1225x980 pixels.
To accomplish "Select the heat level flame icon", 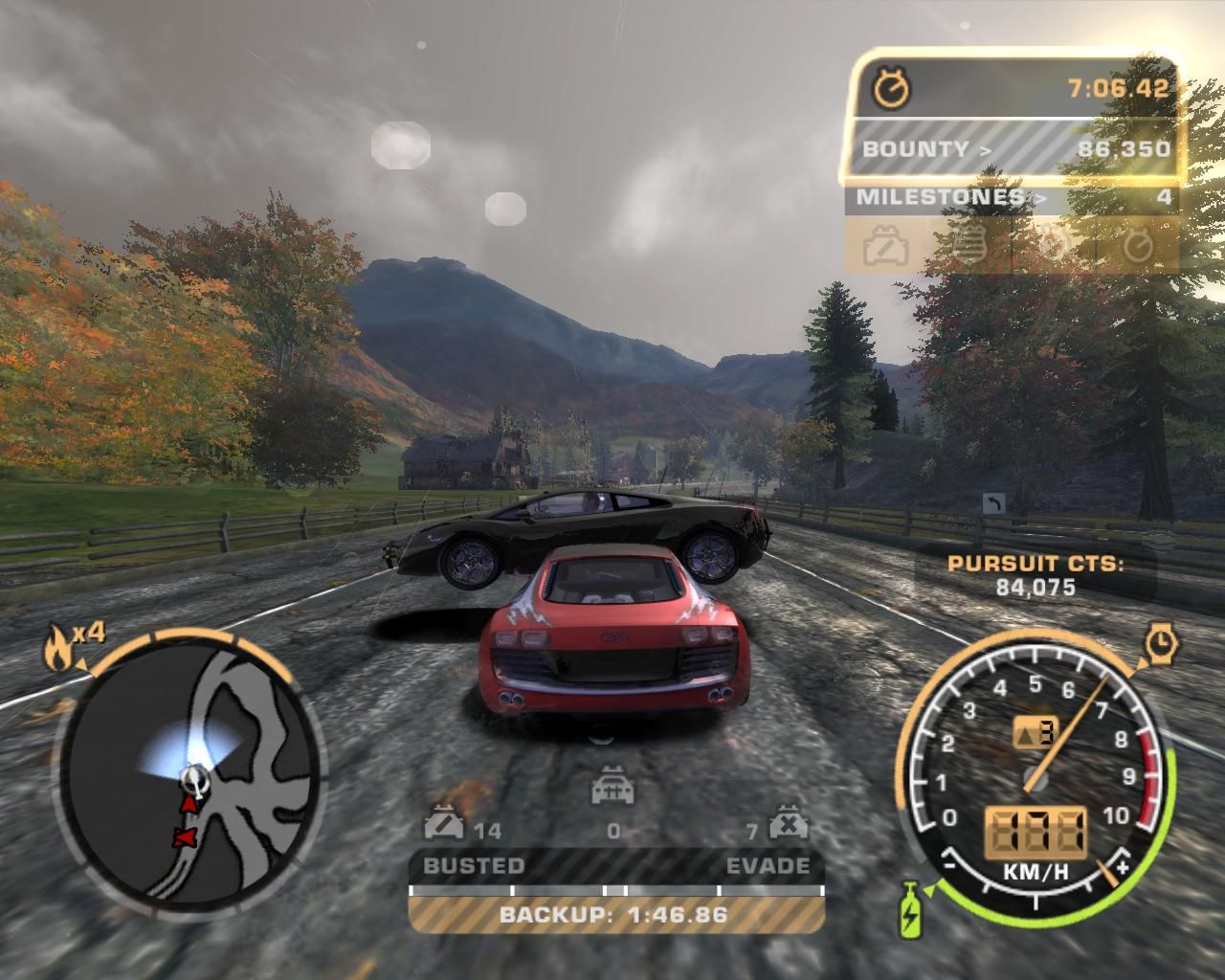I will [x=56, y=649].
